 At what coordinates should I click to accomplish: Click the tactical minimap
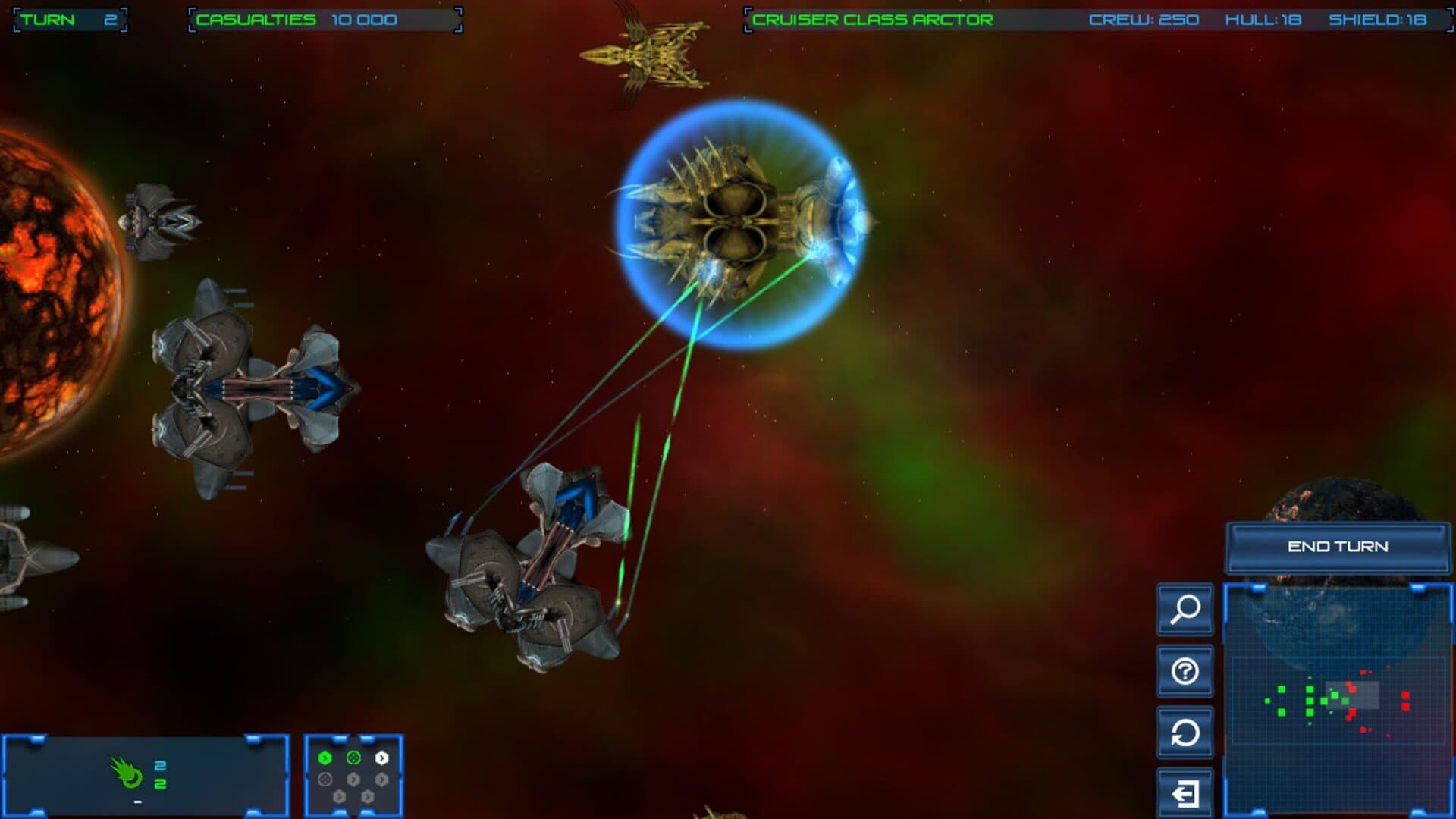[x=1338, y=701]
